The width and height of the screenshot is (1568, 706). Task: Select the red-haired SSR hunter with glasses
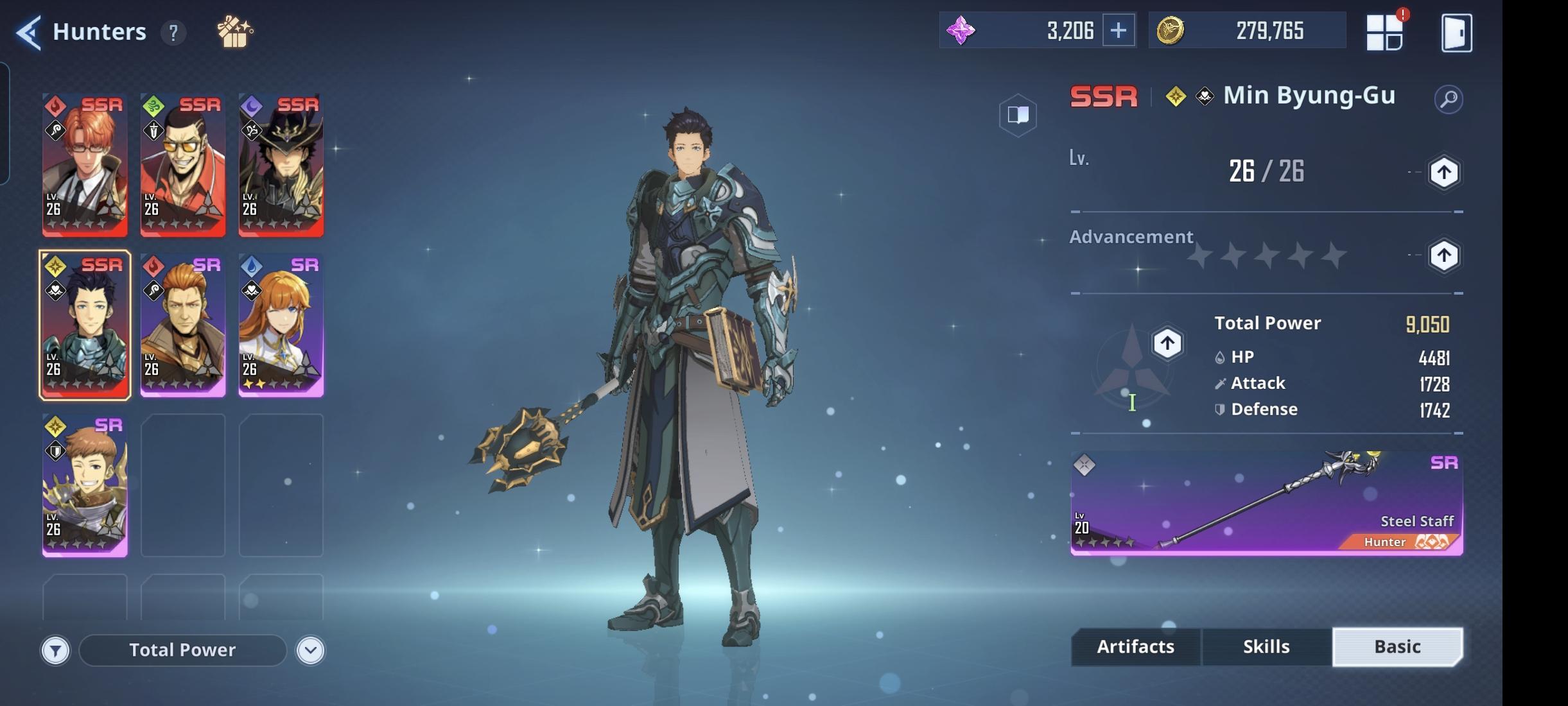[x=85, y=164]
